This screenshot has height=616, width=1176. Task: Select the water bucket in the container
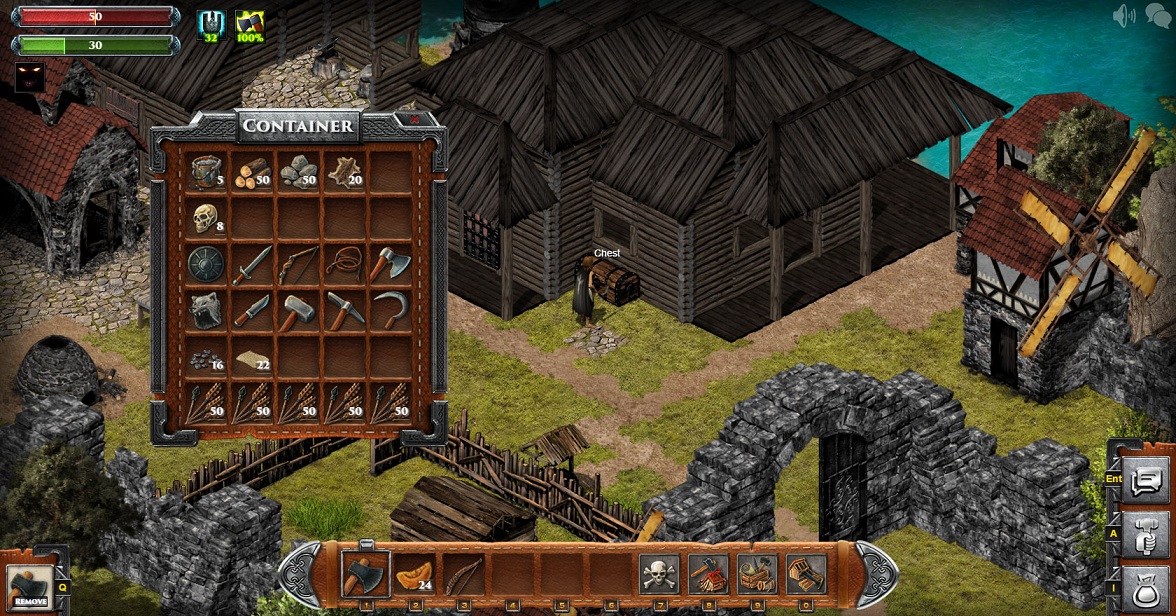(206, 173)
